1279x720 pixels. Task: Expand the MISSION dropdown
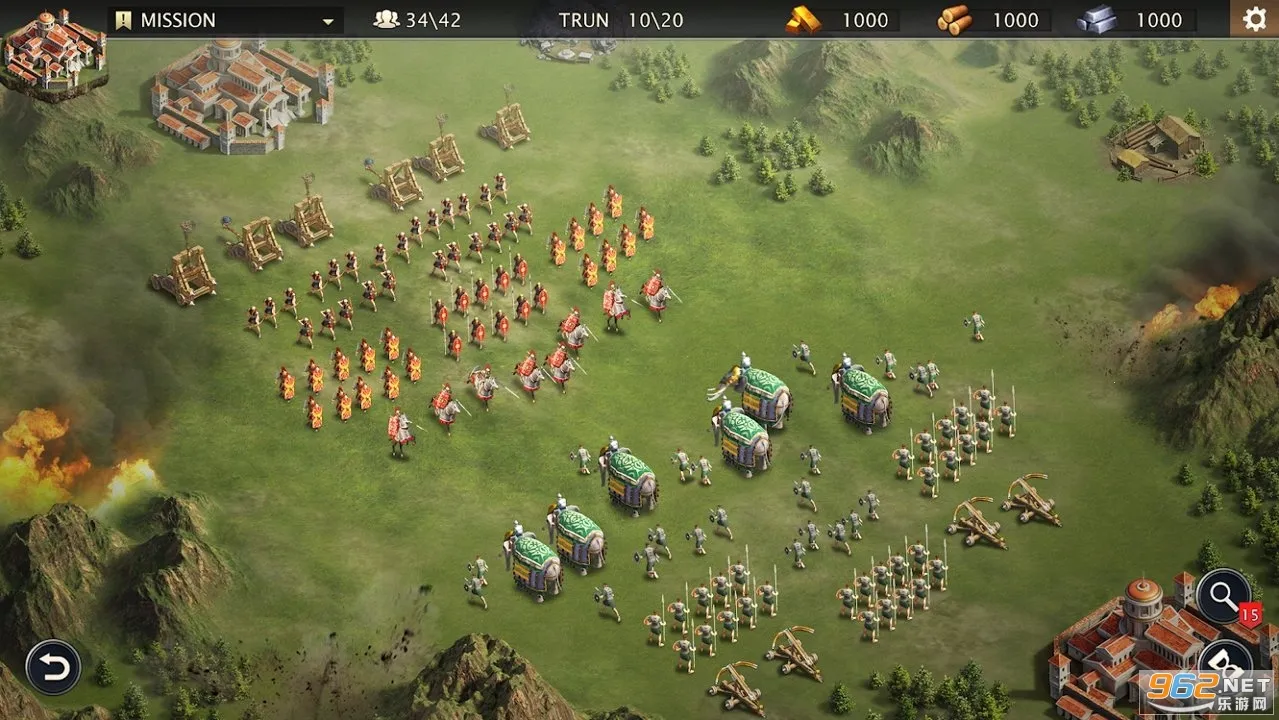click(x=327, y=21)
